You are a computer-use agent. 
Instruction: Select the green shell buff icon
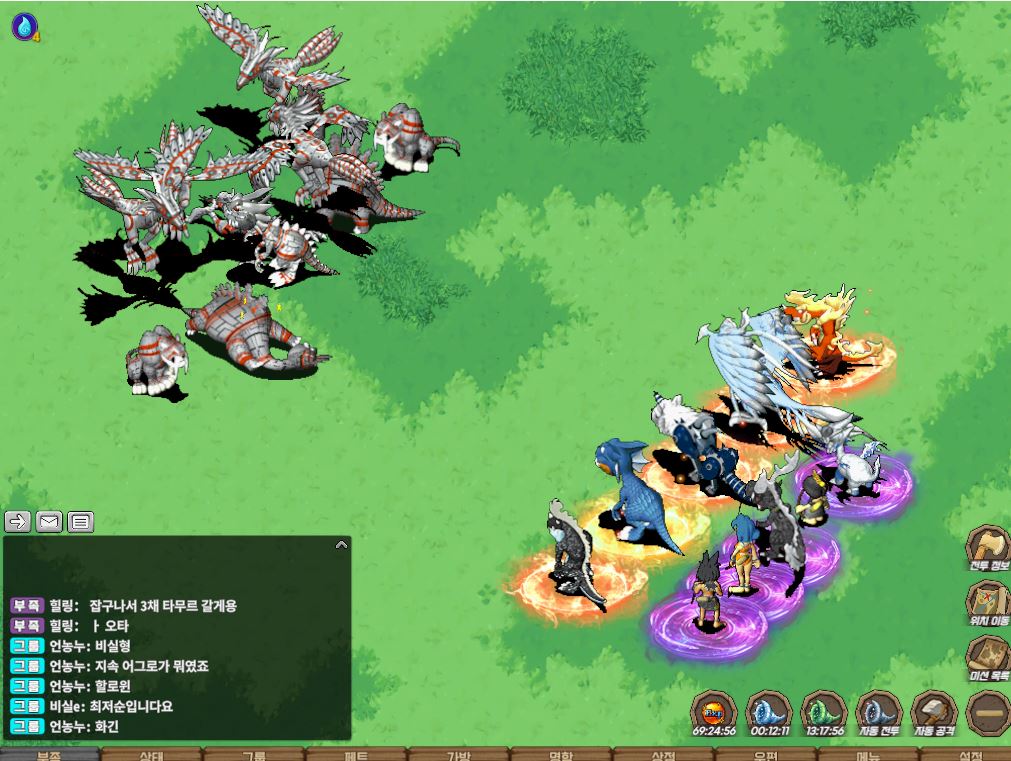(x=825, y=712)
